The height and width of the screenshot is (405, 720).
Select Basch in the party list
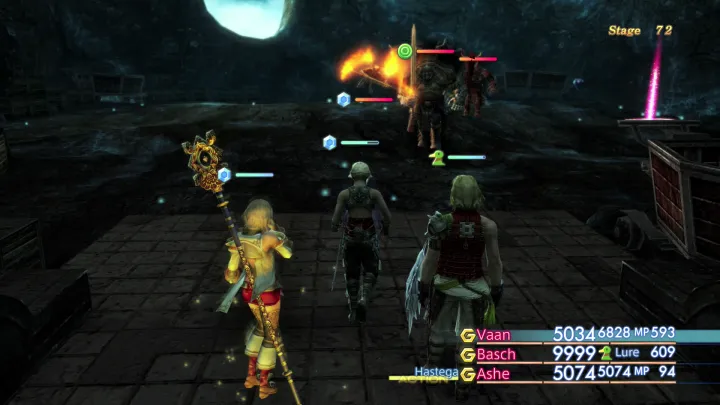click(499, 353)
